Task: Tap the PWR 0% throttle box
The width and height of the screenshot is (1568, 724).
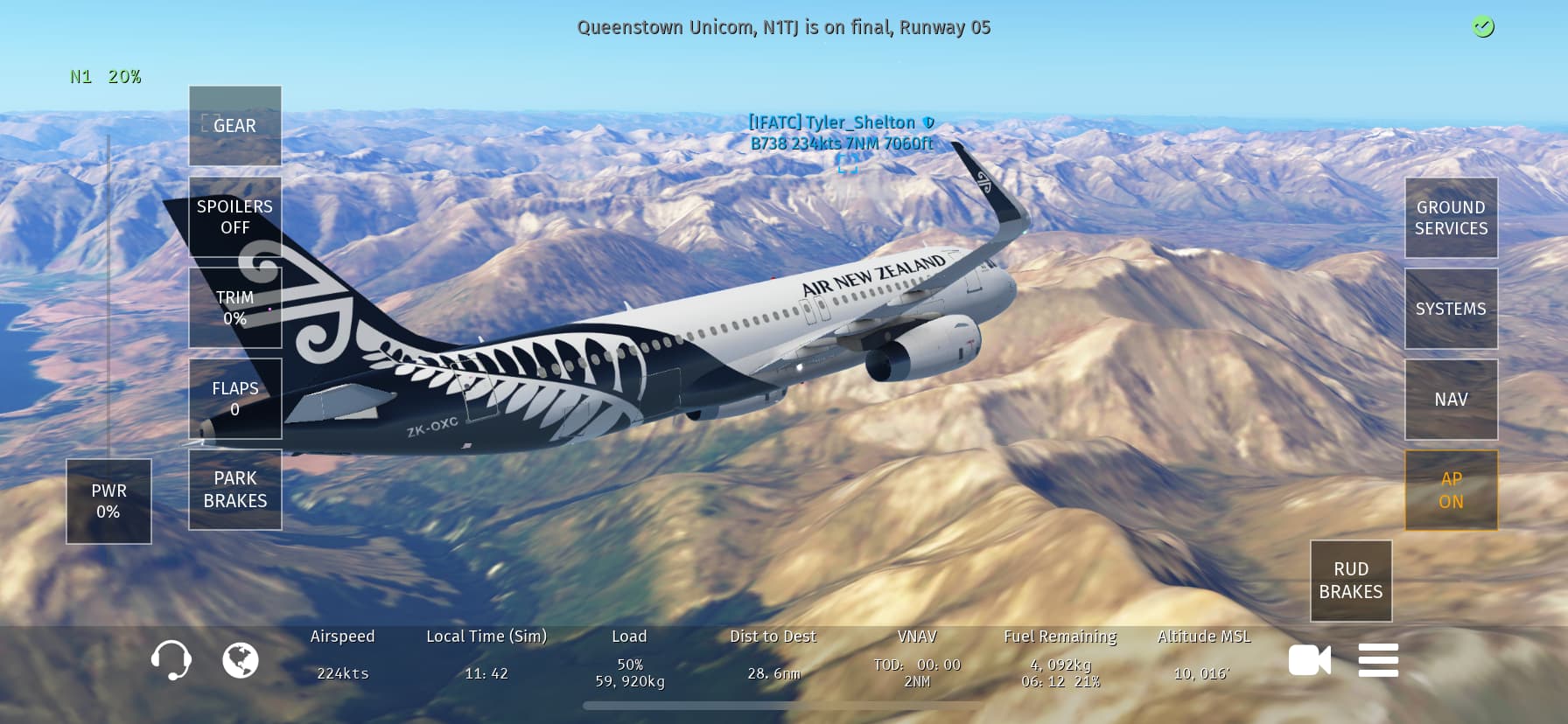Action: tap(108, 501)
